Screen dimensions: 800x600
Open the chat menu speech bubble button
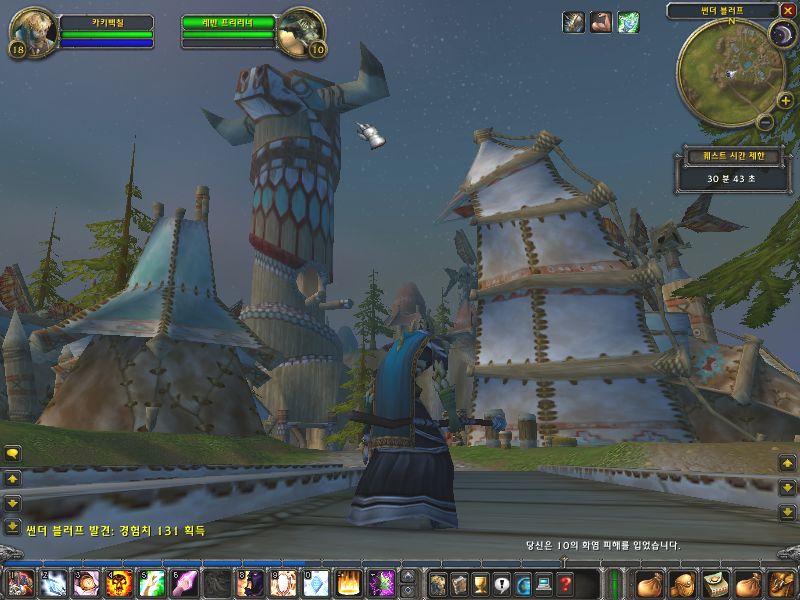coord(13,454)
